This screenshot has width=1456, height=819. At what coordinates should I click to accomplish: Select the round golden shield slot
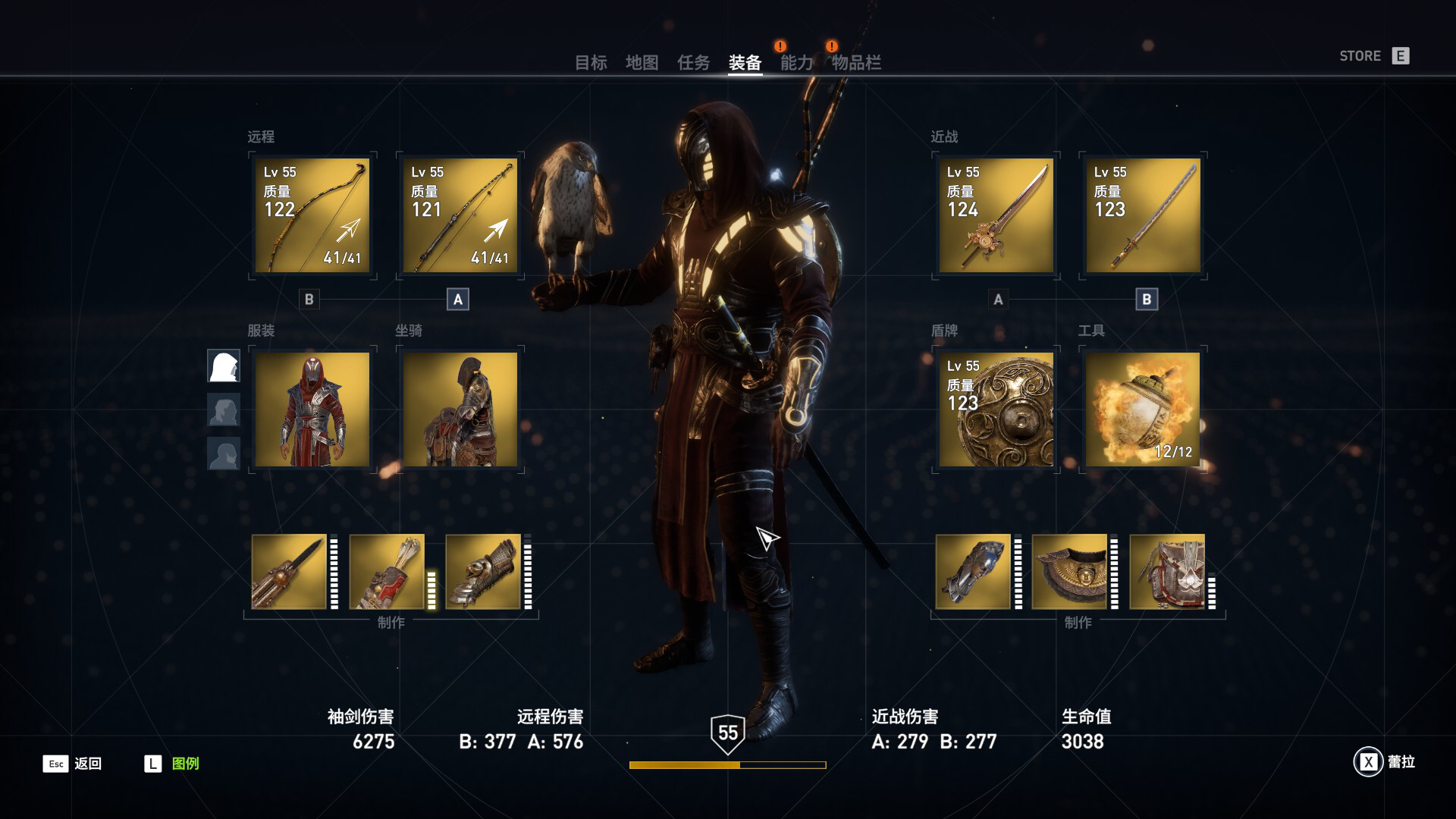click(x=996, y=409)
